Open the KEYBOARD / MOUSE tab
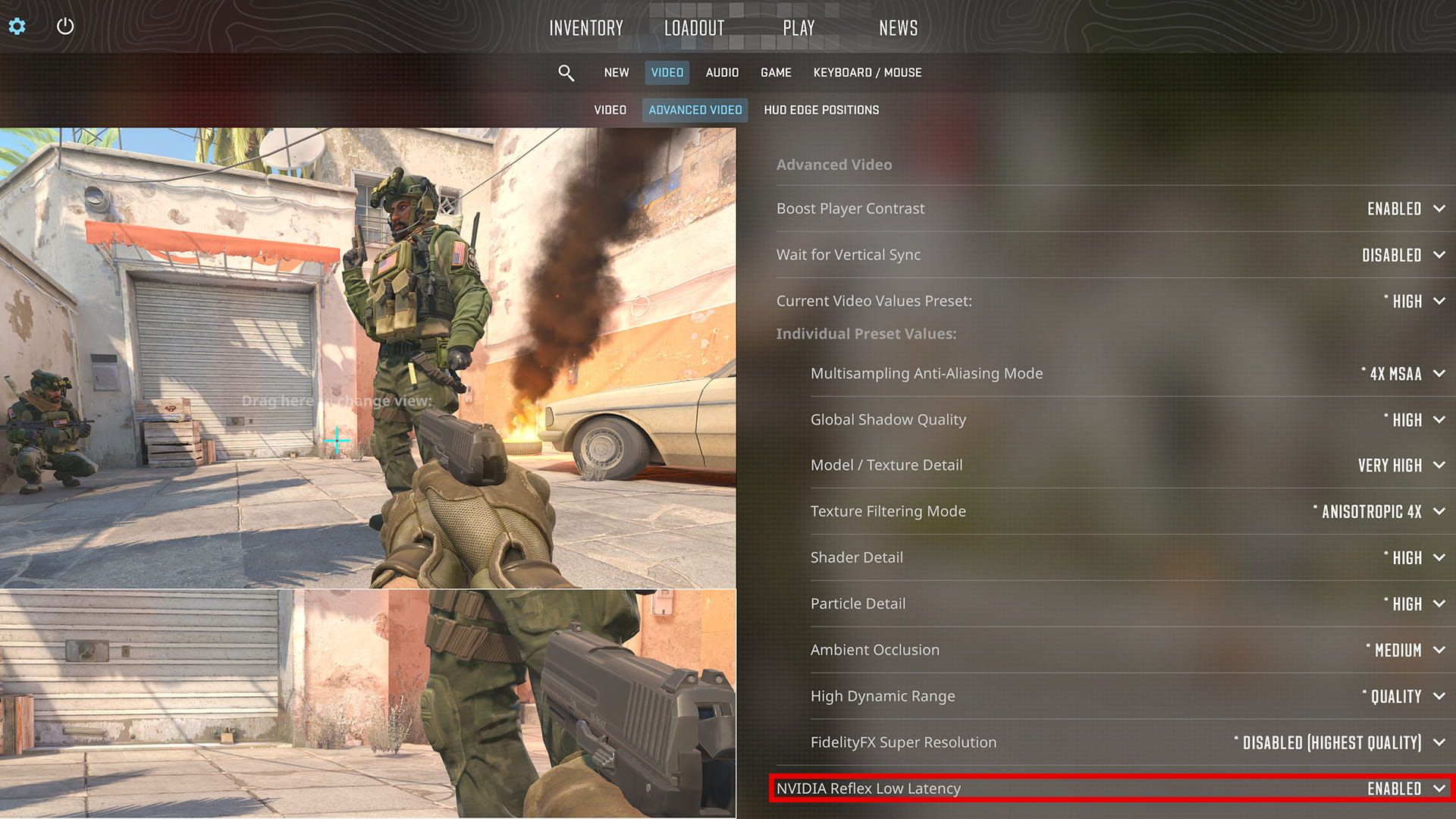The height and width of the screenshot is (819, 1456). point(867,72)
